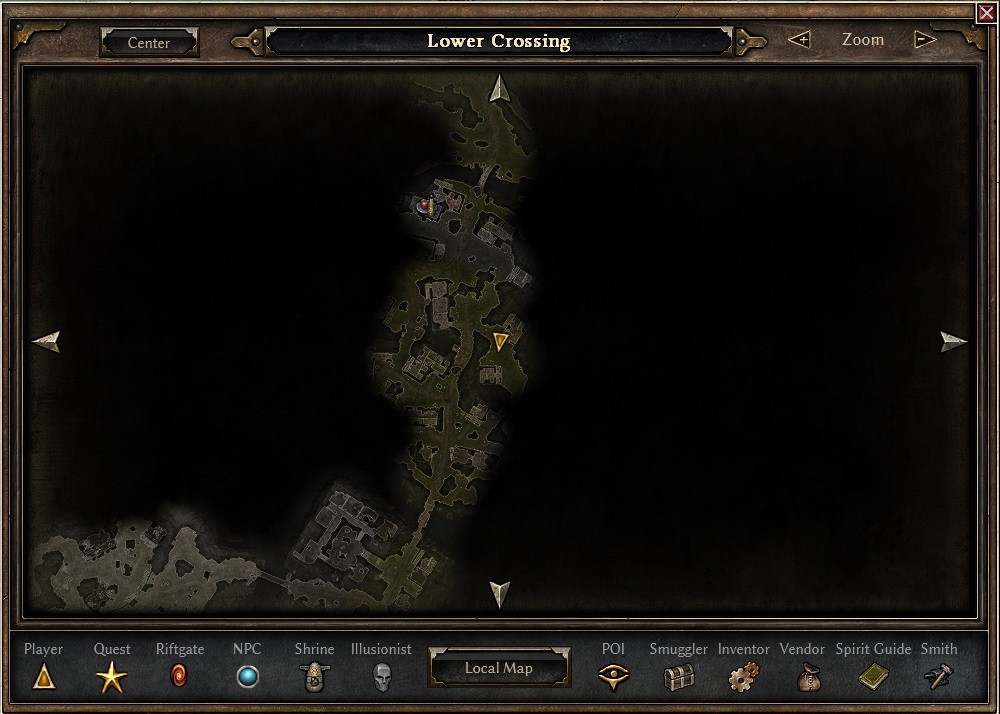Choose the Inventor gears legend icon

pos(744,678)
